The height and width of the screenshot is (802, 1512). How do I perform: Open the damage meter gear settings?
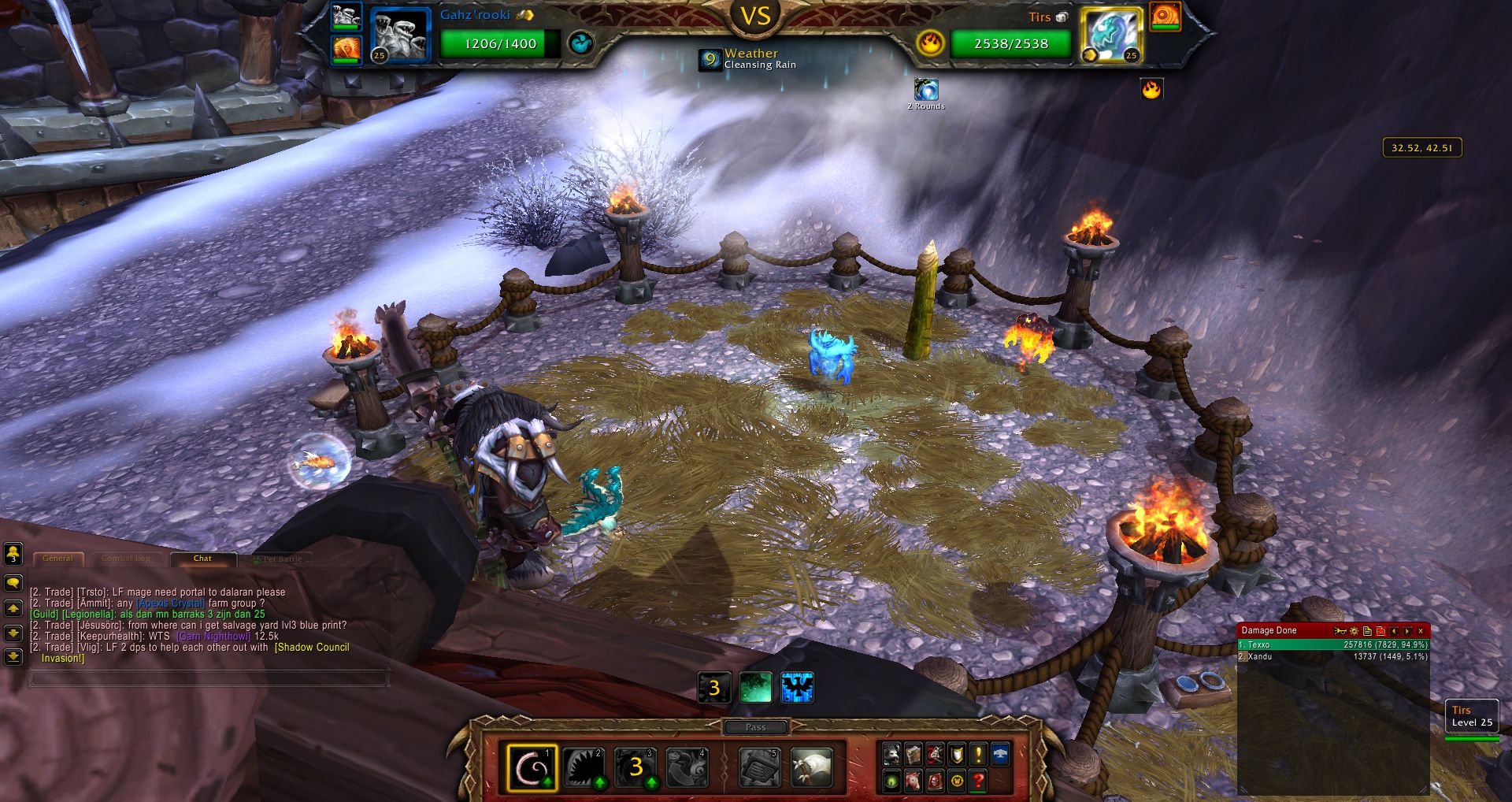click(1354, 631)
